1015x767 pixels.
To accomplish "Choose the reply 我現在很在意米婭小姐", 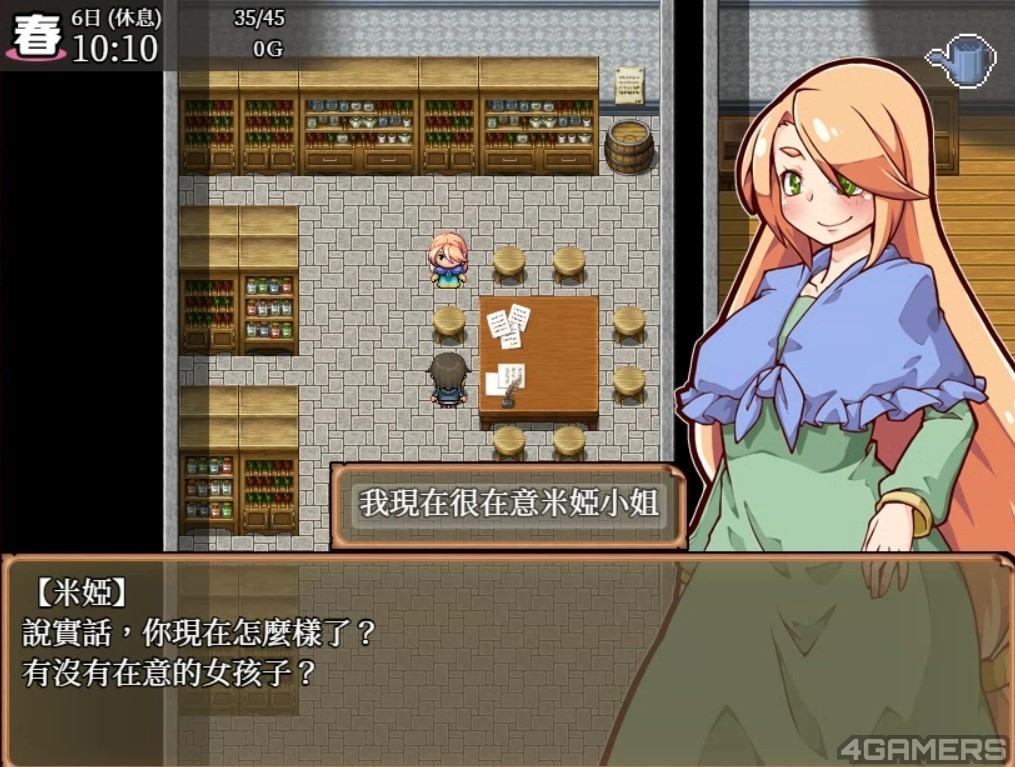I will pyautogui.click(x=508, y=505).
